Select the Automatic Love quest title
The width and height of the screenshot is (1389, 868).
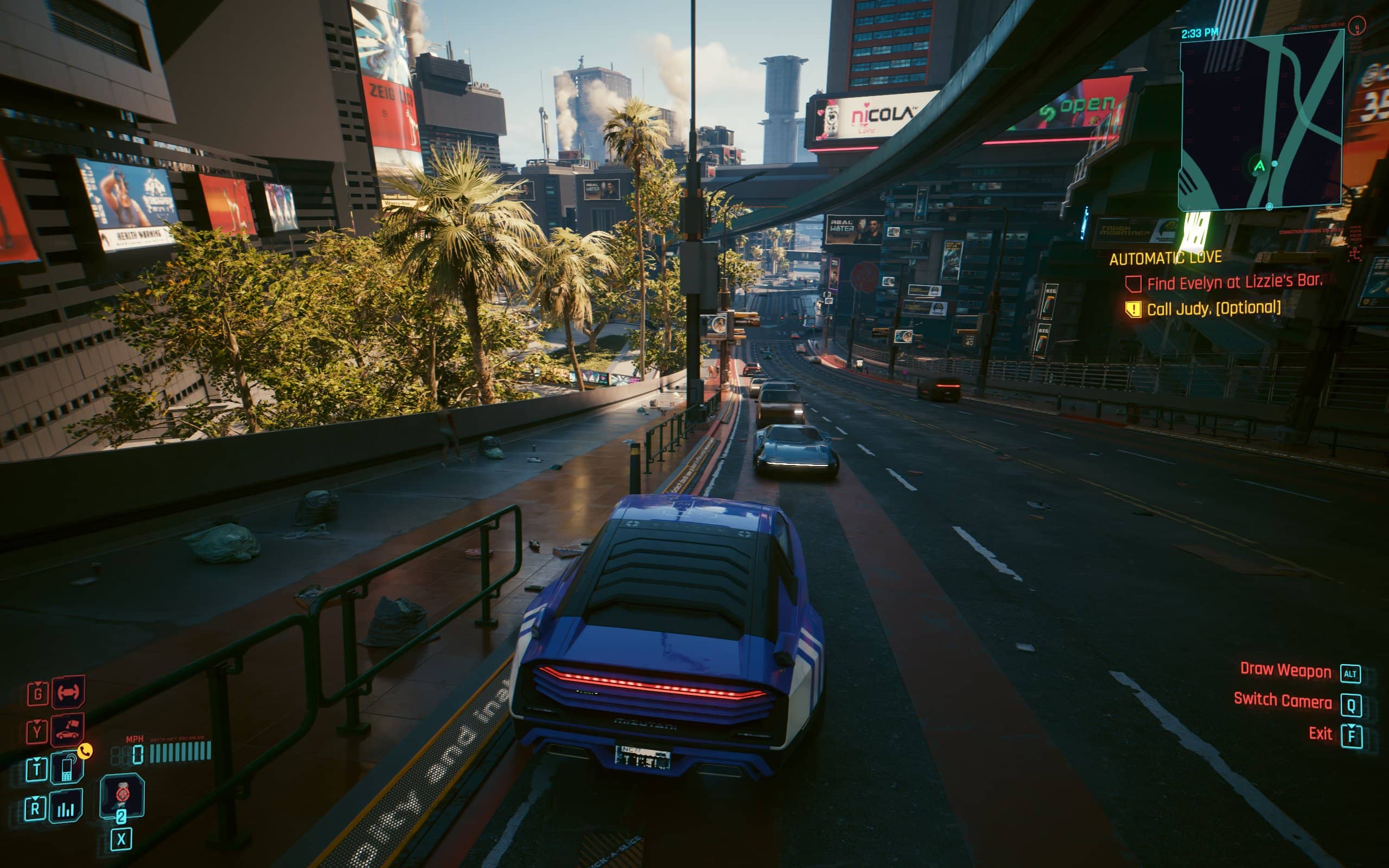pos(1165,258)
